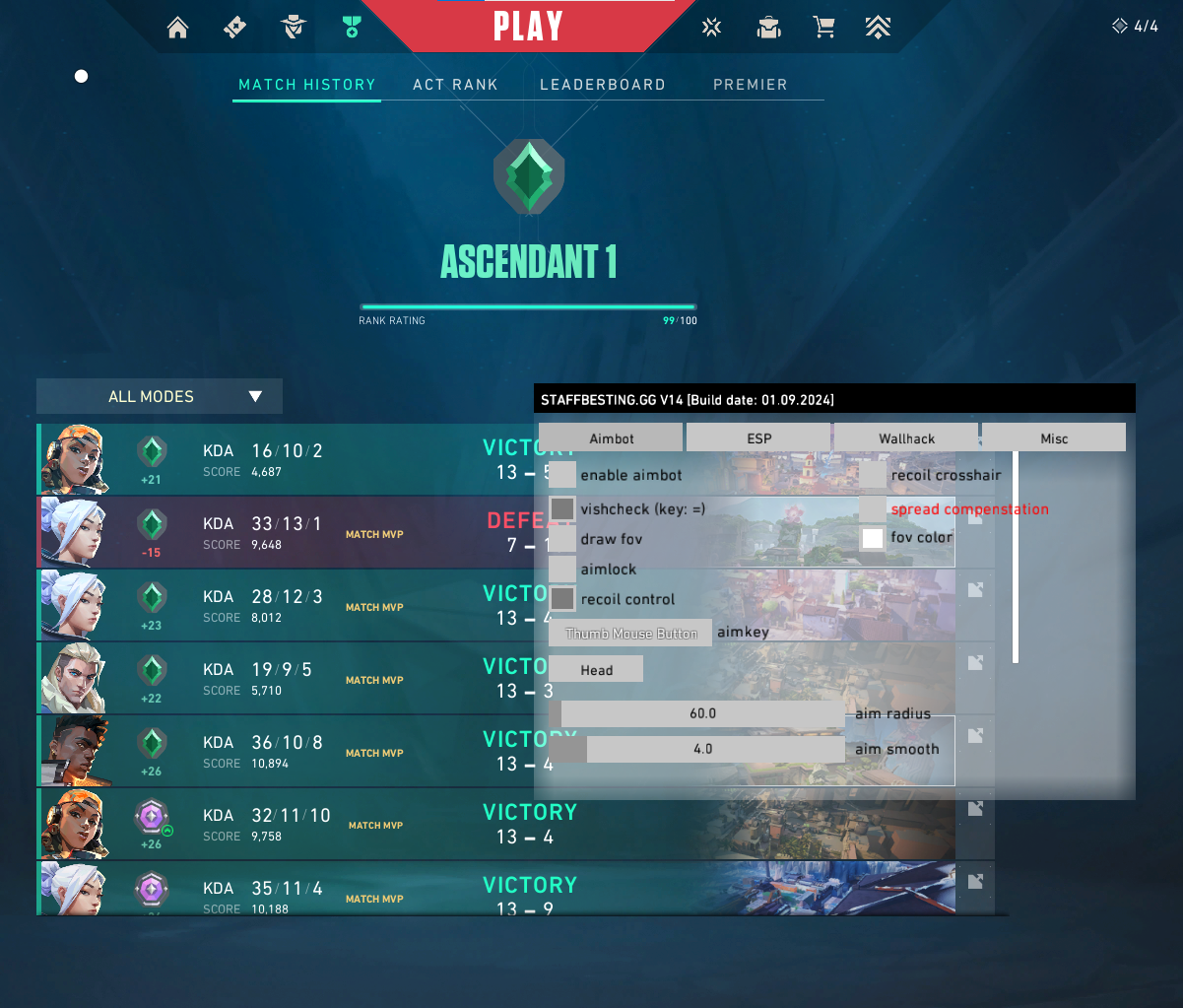
Task: Switch to the Match History tab
Action: [x=307, y=85]
